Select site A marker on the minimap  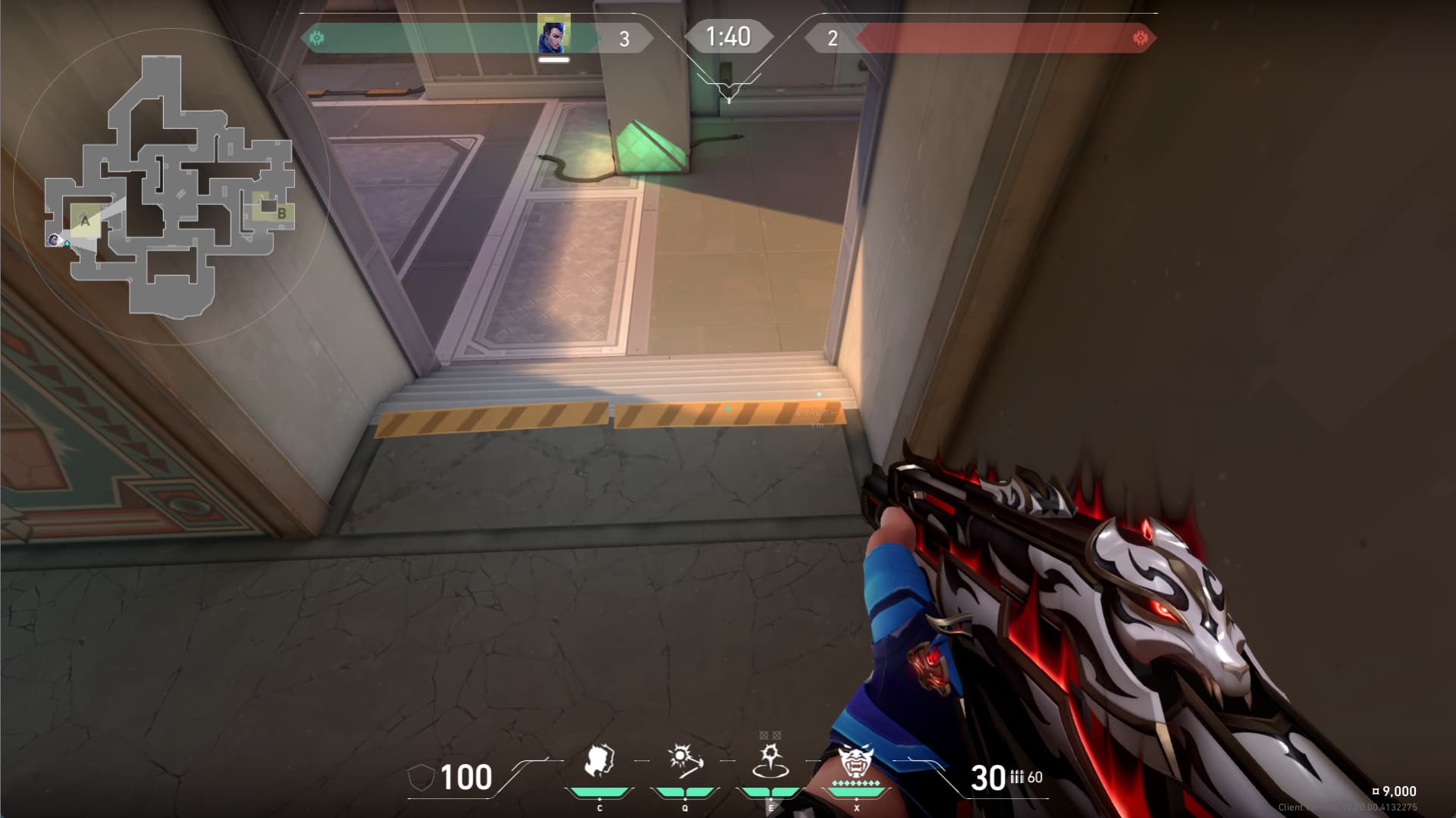(x=86, y=221)
